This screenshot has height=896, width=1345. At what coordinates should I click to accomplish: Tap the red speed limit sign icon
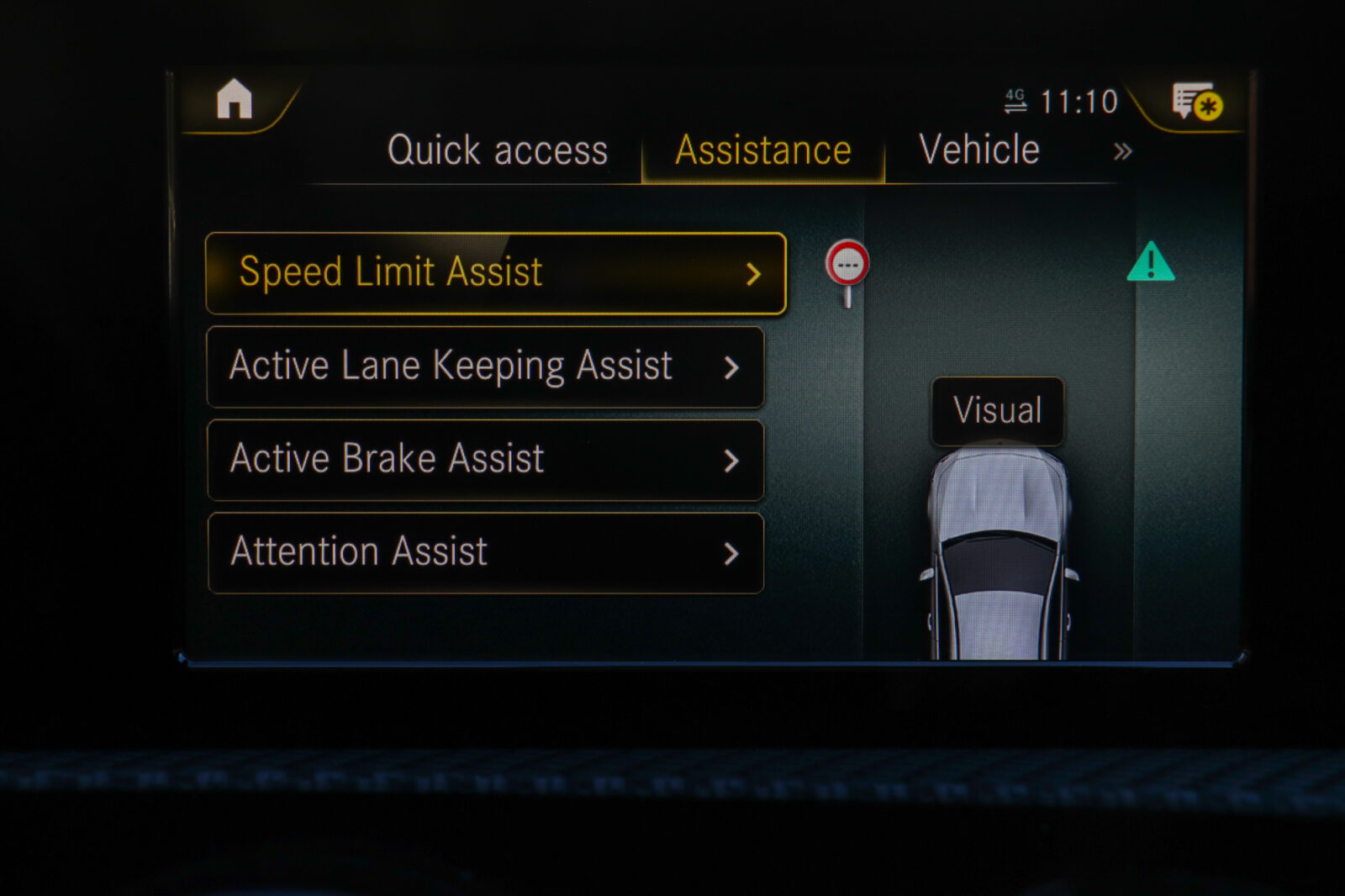click(847, 266)
